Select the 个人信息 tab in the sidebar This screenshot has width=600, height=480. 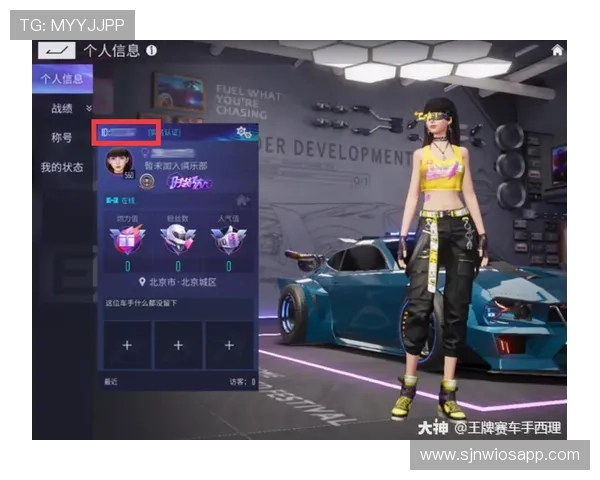61,79
